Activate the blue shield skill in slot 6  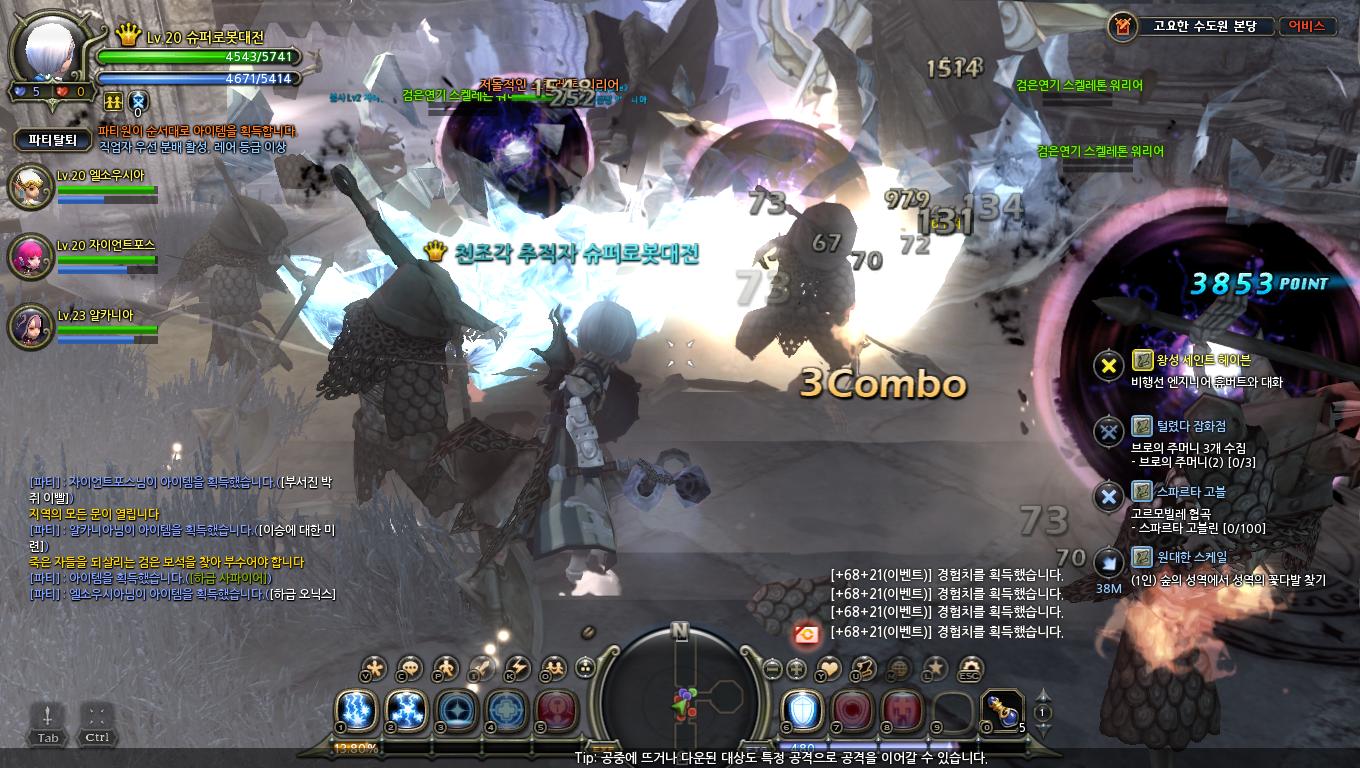(x=801, y=710)
